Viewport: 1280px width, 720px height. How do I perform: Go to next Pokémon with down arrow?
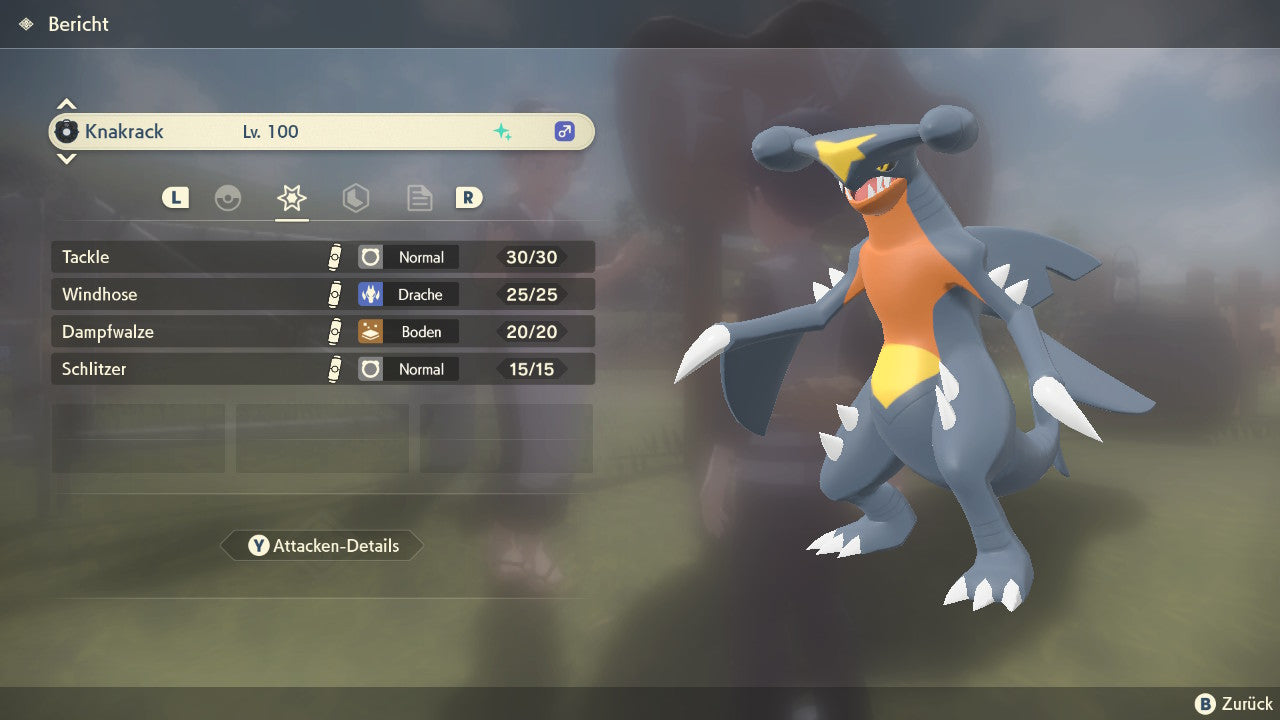click(x=66, y=158)
